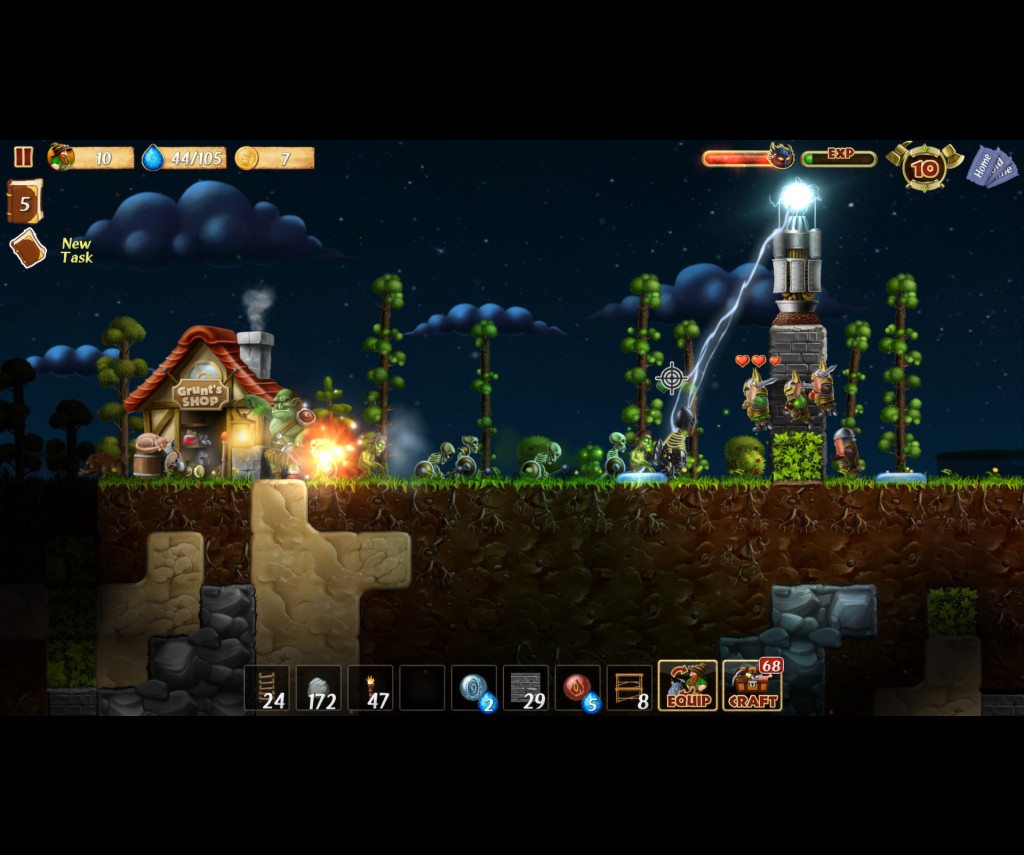This screenshot has height=855, width=1024.
Task: Click the blue mana drop icon
Action: click(152, 158)
